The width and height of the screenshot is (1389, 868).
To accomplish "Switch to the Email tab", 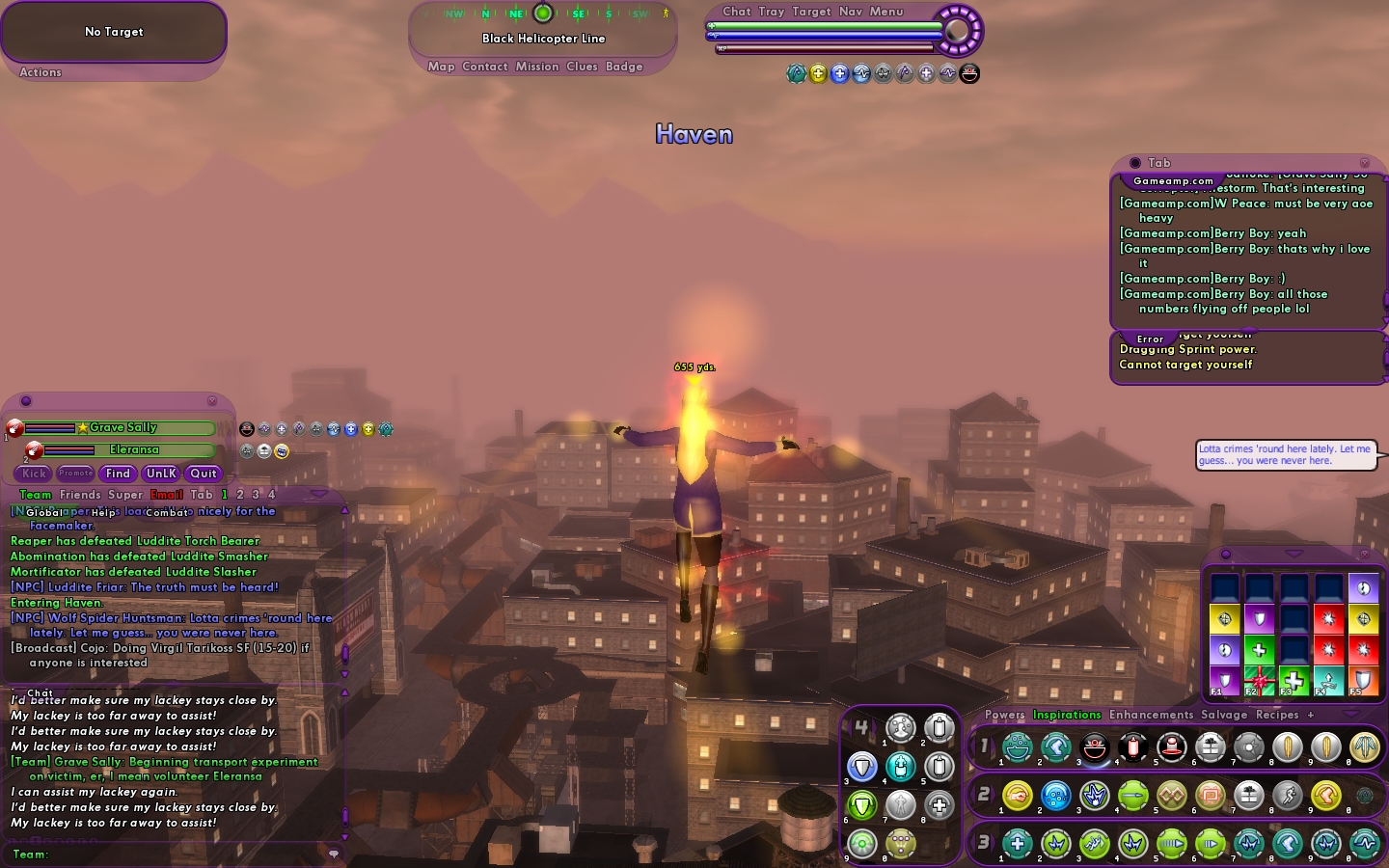I will pyautogui.click(x=166, y=495).
